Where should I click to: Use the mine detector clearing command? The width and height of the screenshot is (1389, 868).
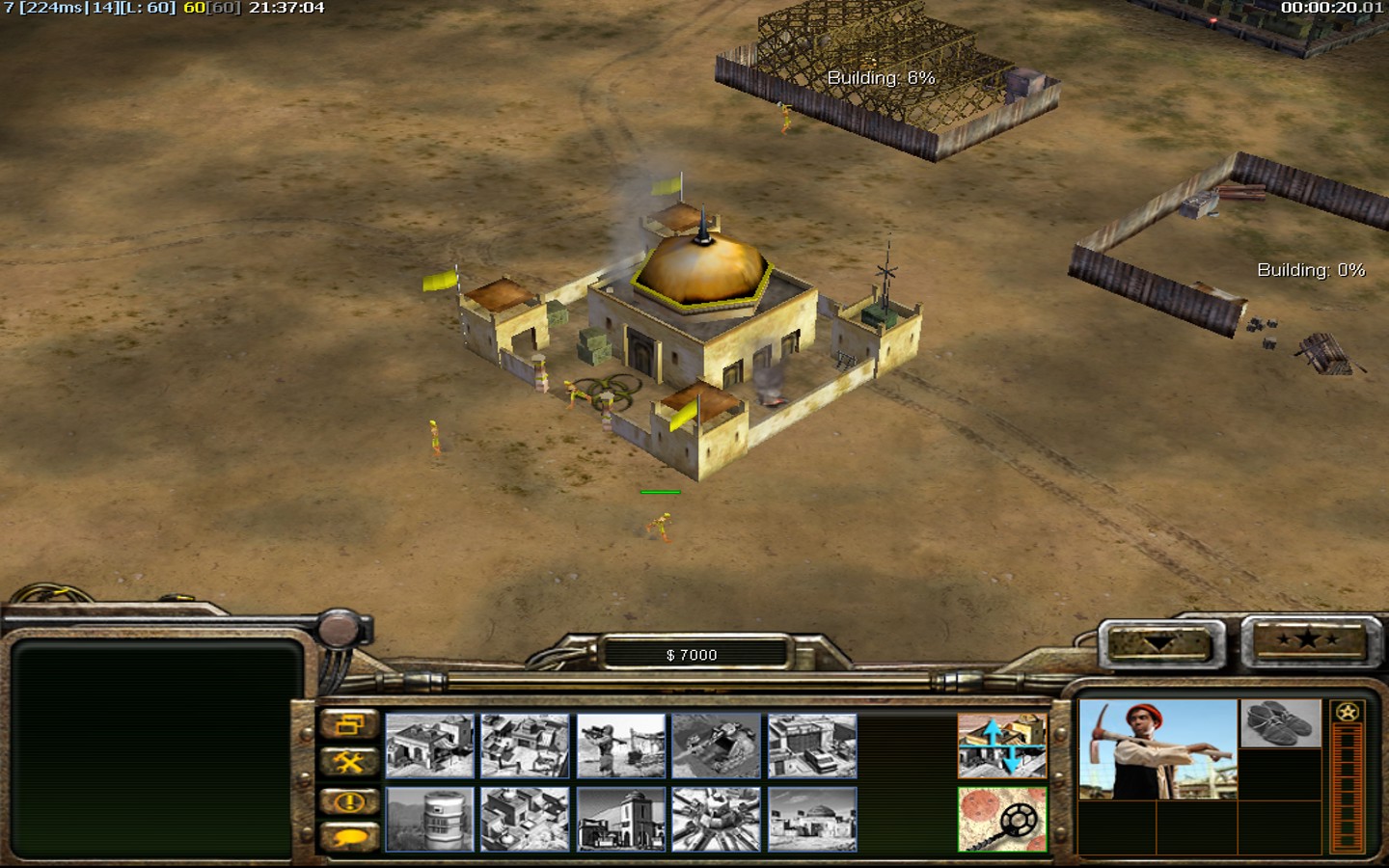click(1001, 819)
